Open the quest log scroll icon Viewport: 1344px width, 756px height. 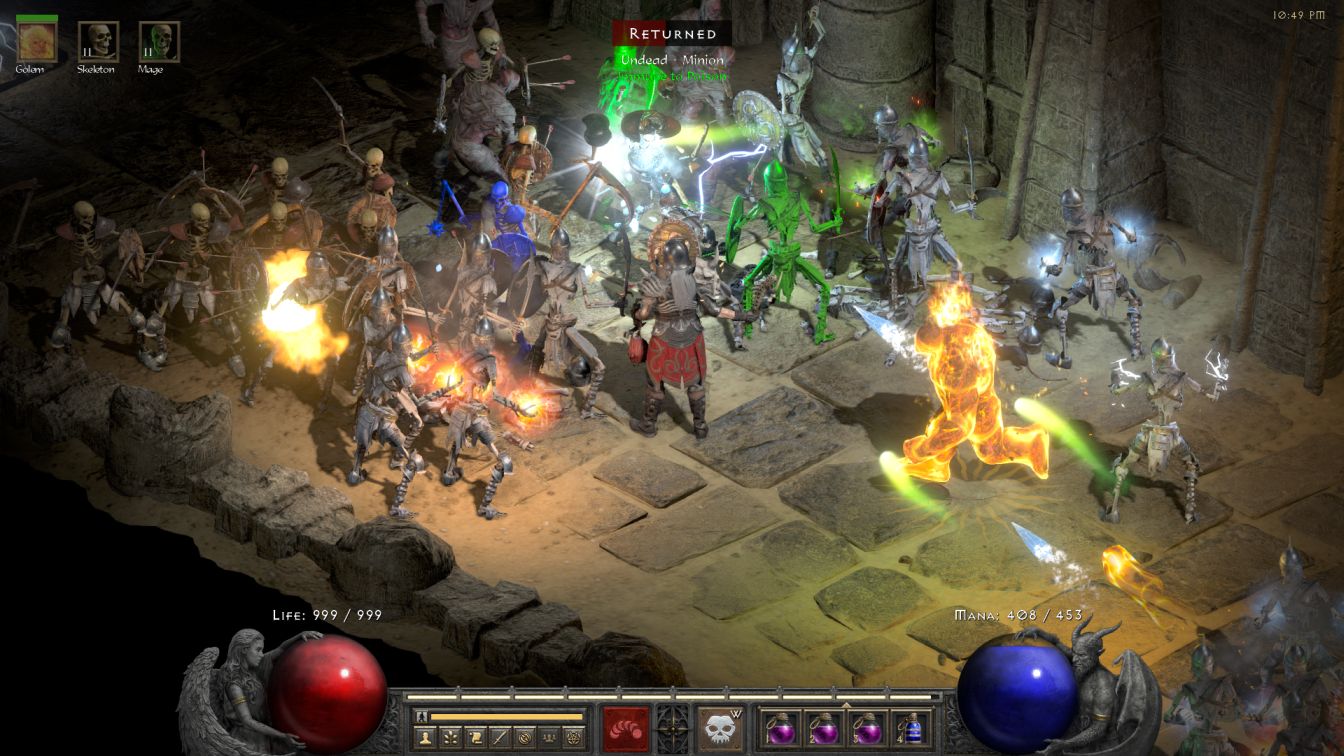[474, 737]
